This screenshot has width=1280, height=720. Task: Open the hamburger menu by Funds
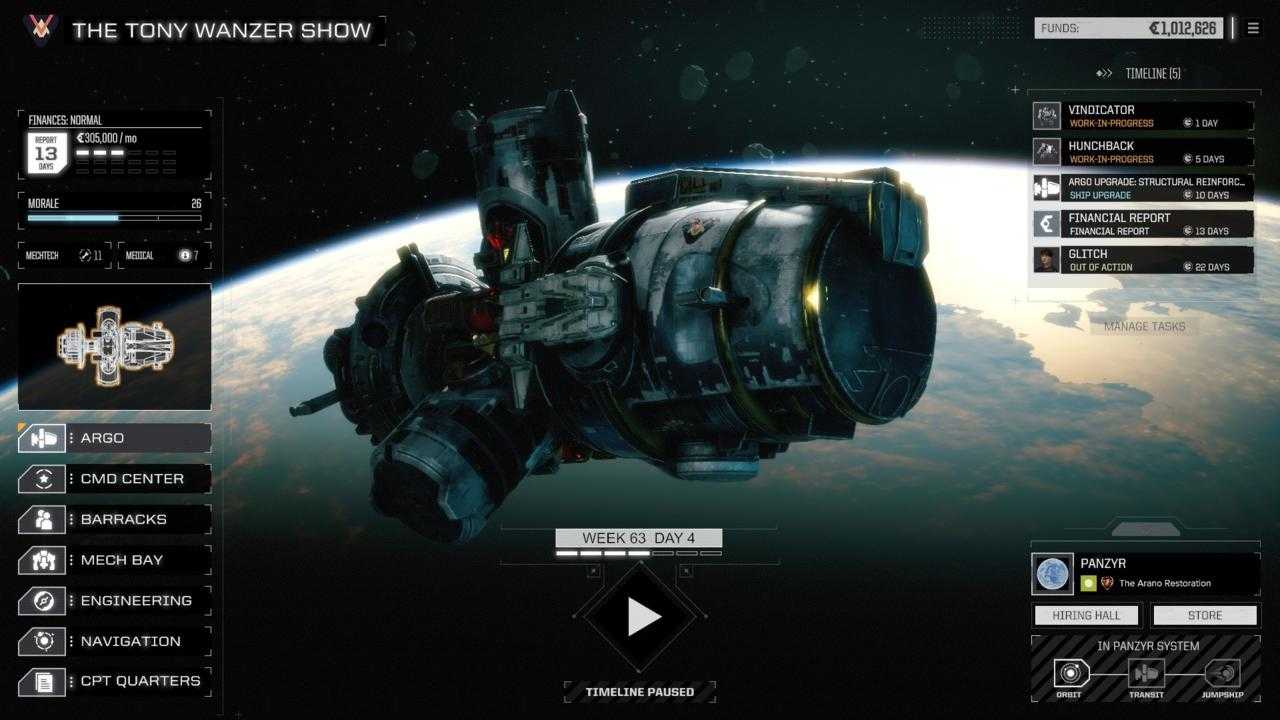[x=1253, y=29]
